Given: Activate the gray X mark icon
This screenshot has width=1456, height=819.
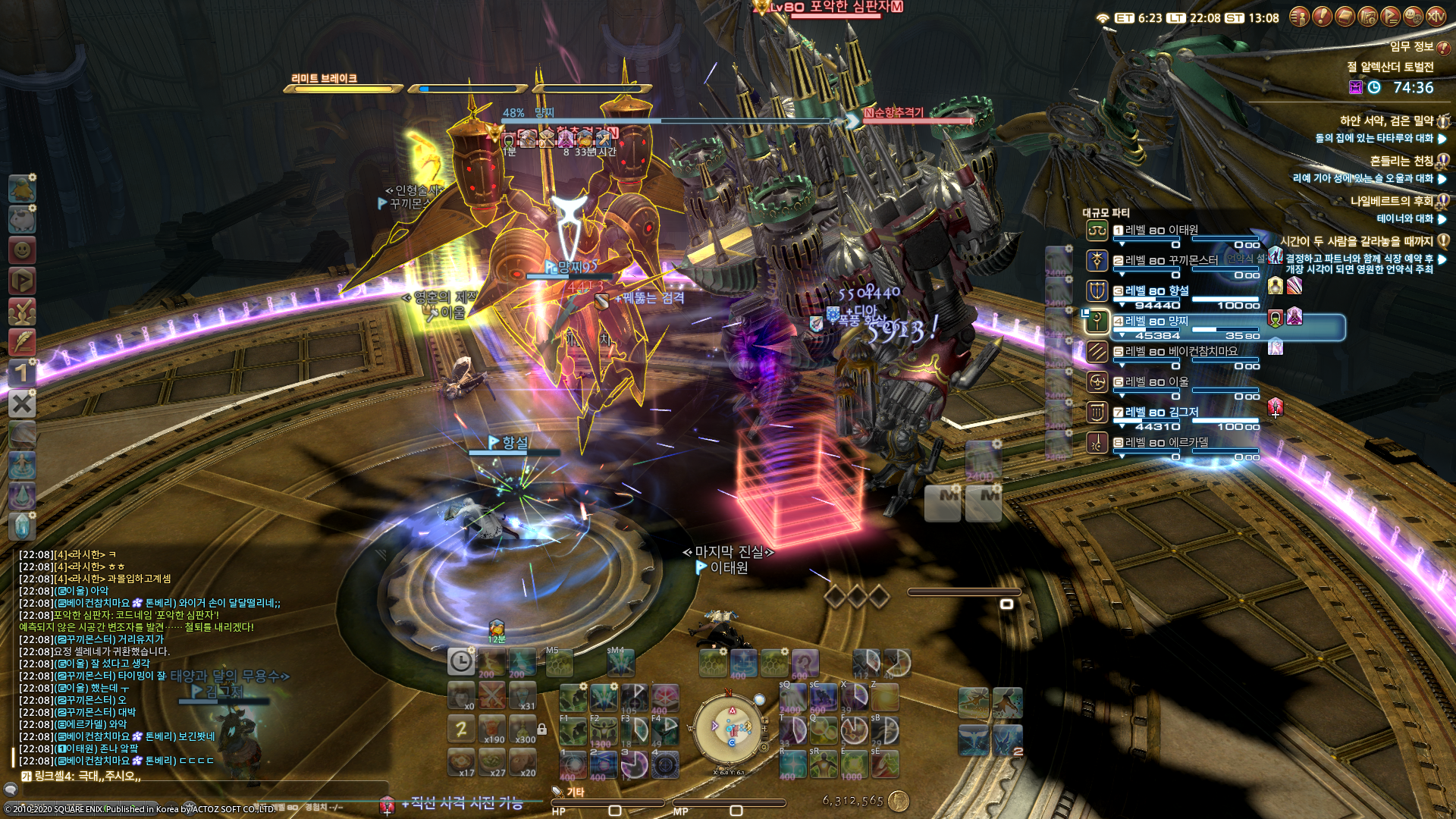Looking at the screenshot, I should 22,403.
